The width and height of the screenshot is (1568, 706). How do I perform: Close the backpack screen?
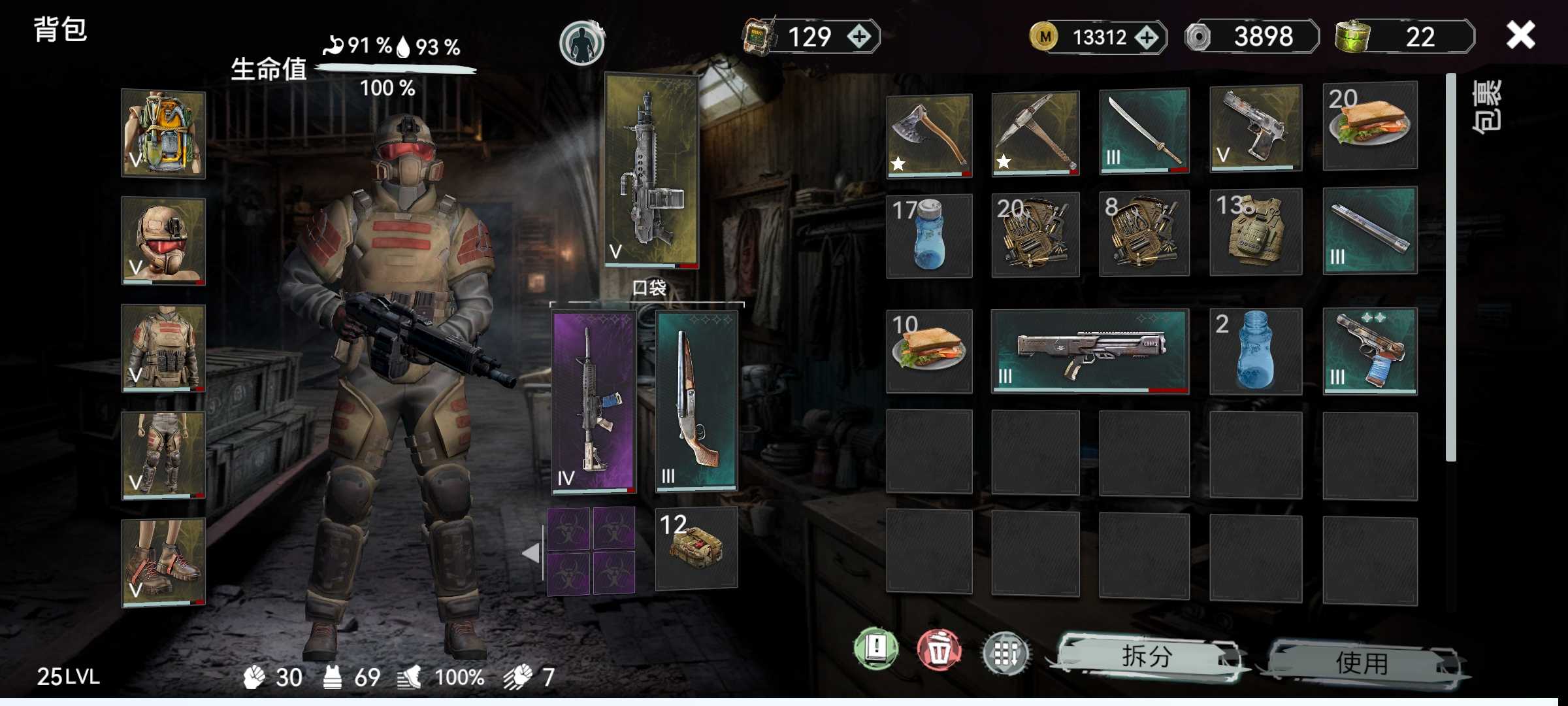pyautogui.click(x=1520, y=35)
